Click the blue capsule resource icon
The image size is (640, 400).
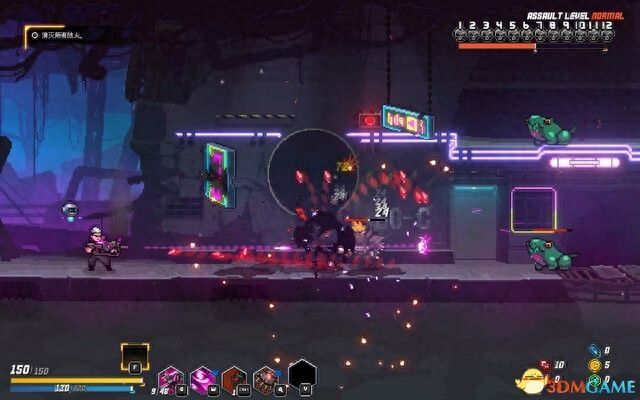click(594, 350)
